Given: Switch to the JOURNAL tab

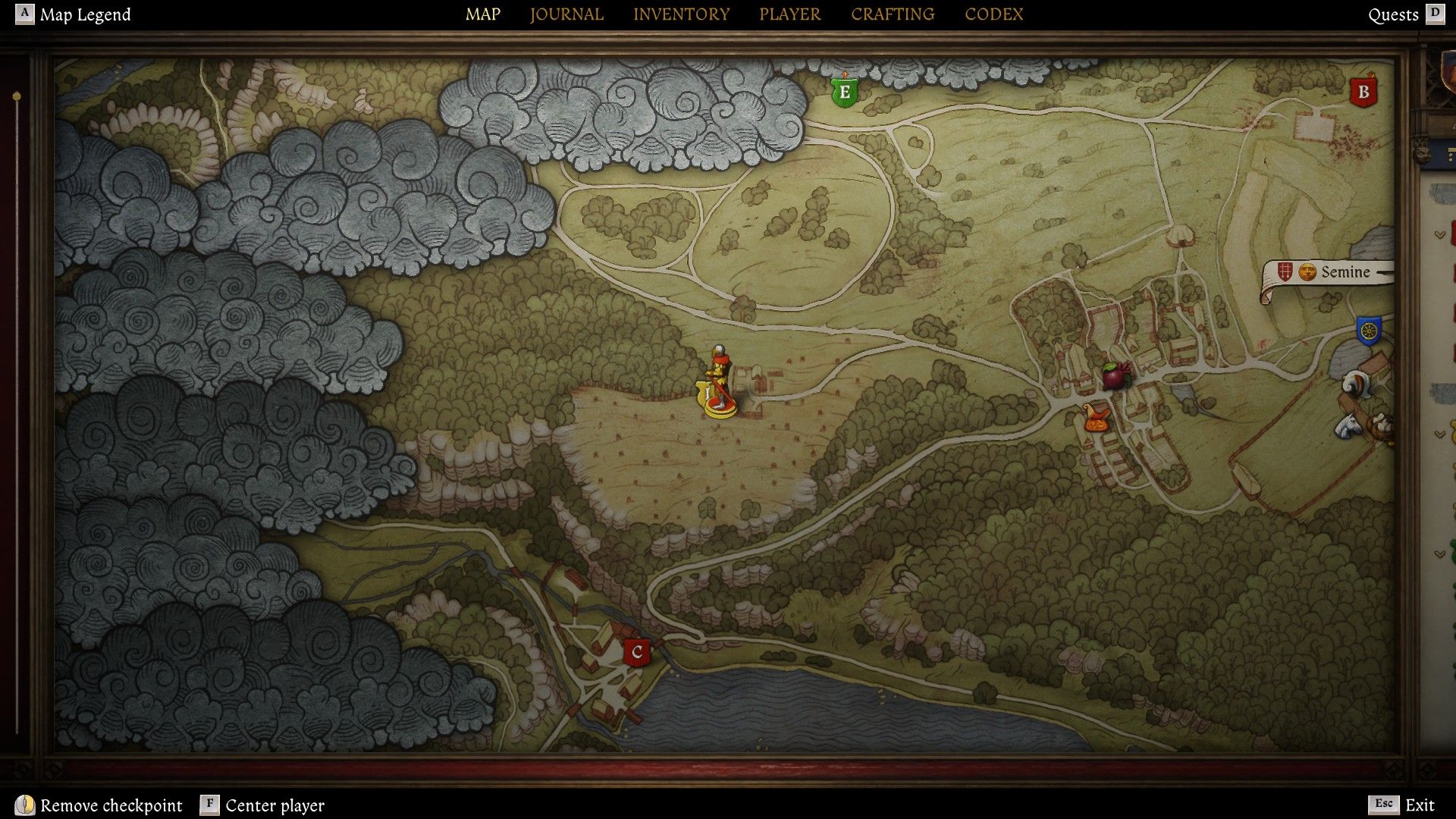Looking at the screenshot, I should coord(566,14).
